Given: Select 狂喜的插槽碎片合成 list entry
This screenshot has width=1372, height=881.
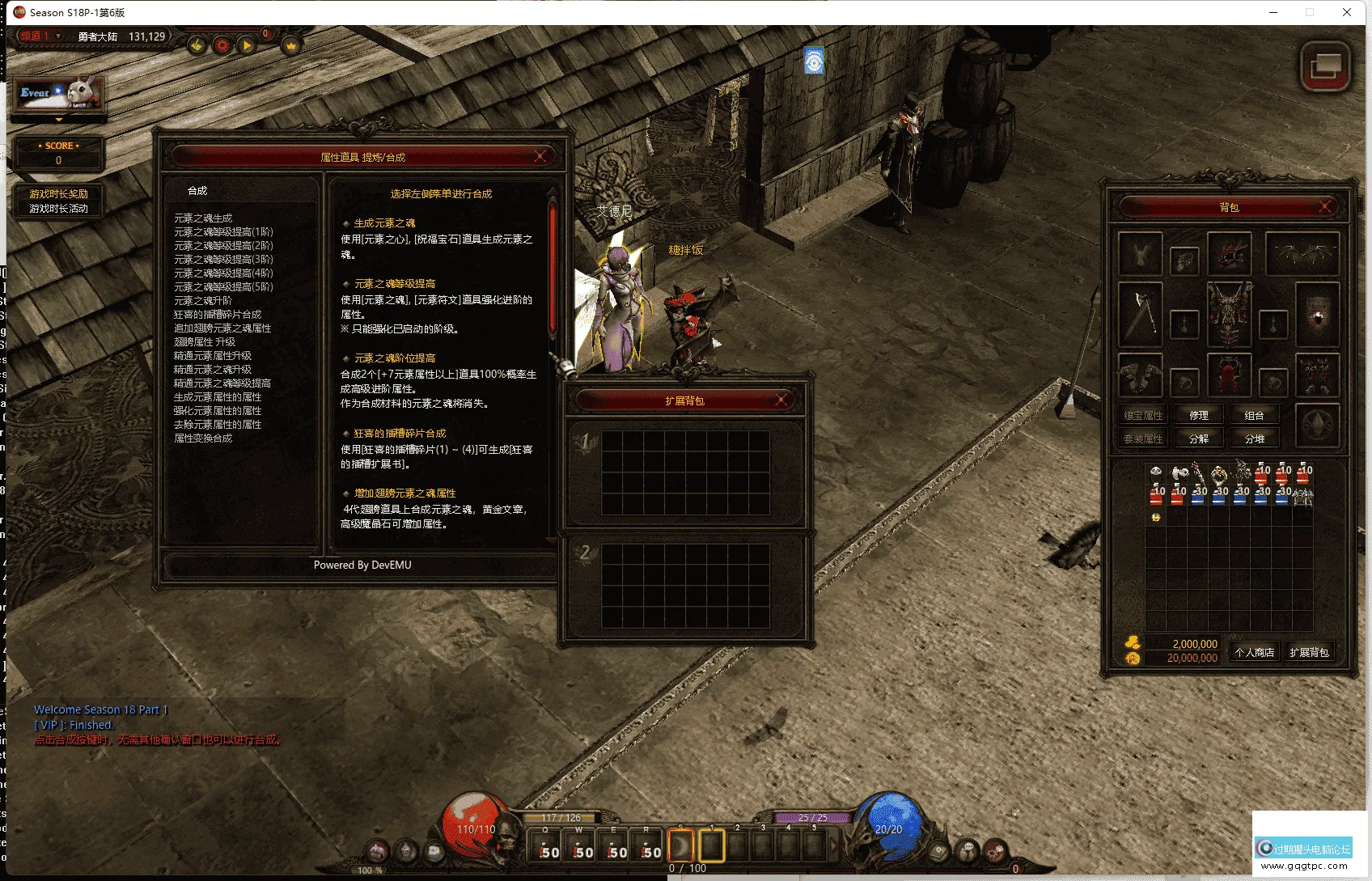Looking at the screenshot, I should (x=218, y=315).
